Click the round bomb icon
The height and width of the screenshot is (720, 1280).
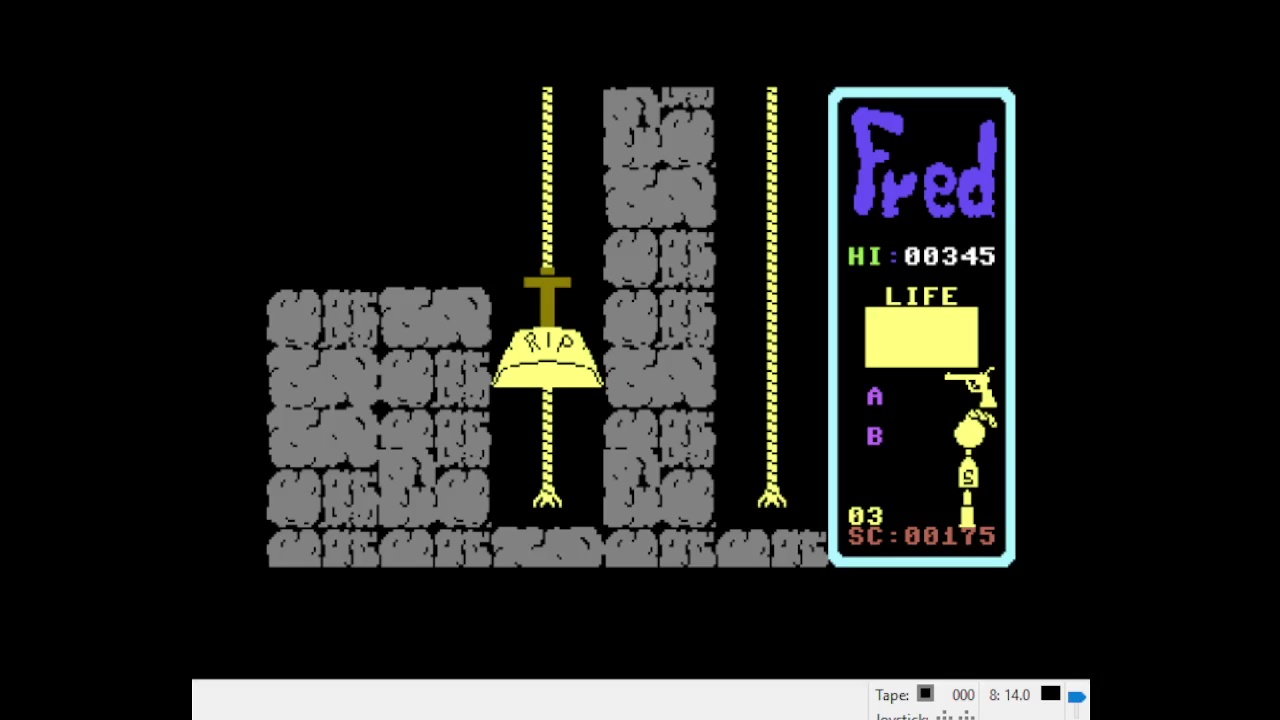(x=971, y=431)
